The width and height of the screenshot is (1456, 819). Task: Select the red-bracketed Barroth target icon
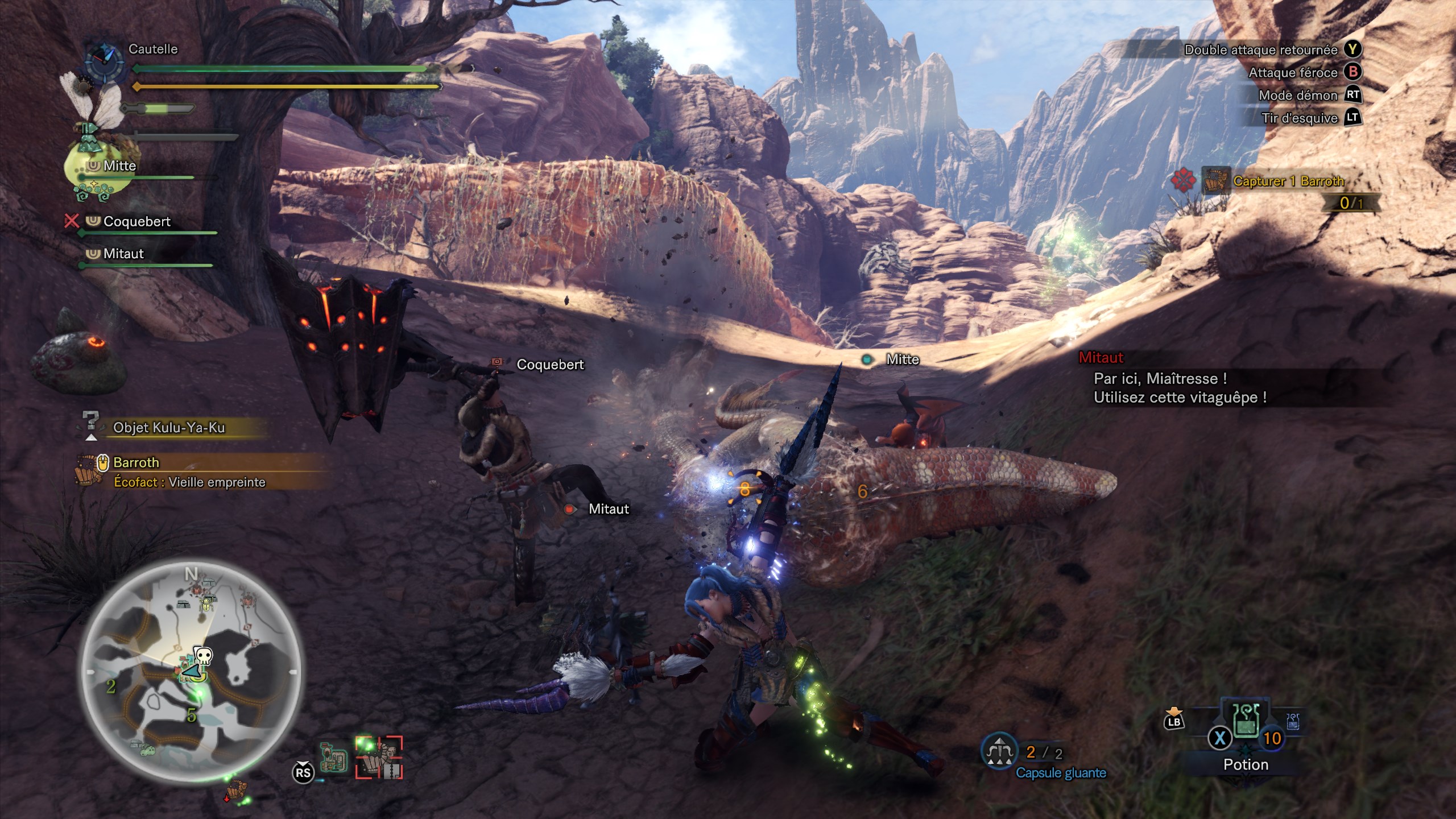coord(379,757)
